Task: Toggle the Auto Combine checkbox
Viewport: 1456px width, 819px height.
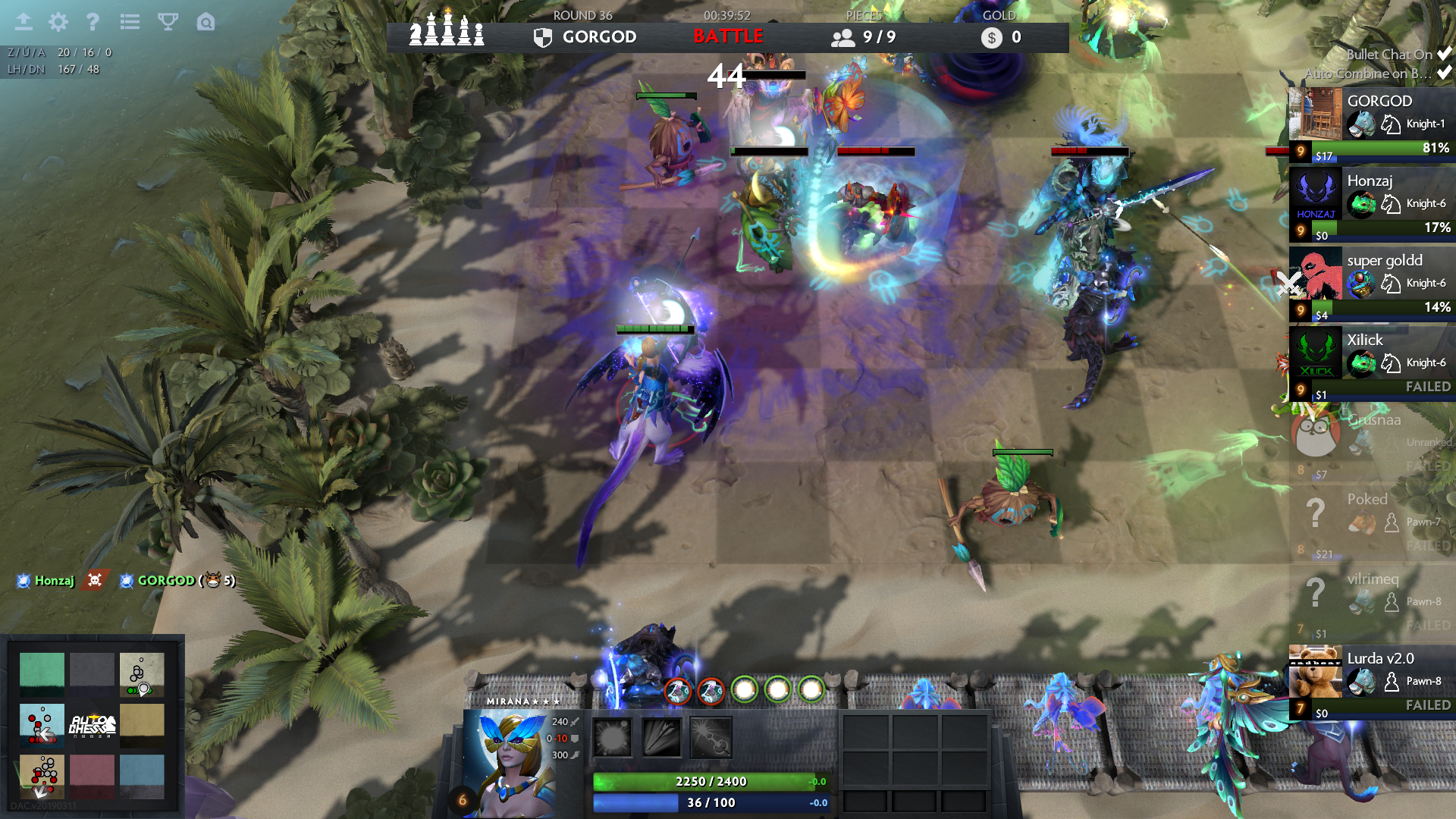Action: click(1444, 73)
